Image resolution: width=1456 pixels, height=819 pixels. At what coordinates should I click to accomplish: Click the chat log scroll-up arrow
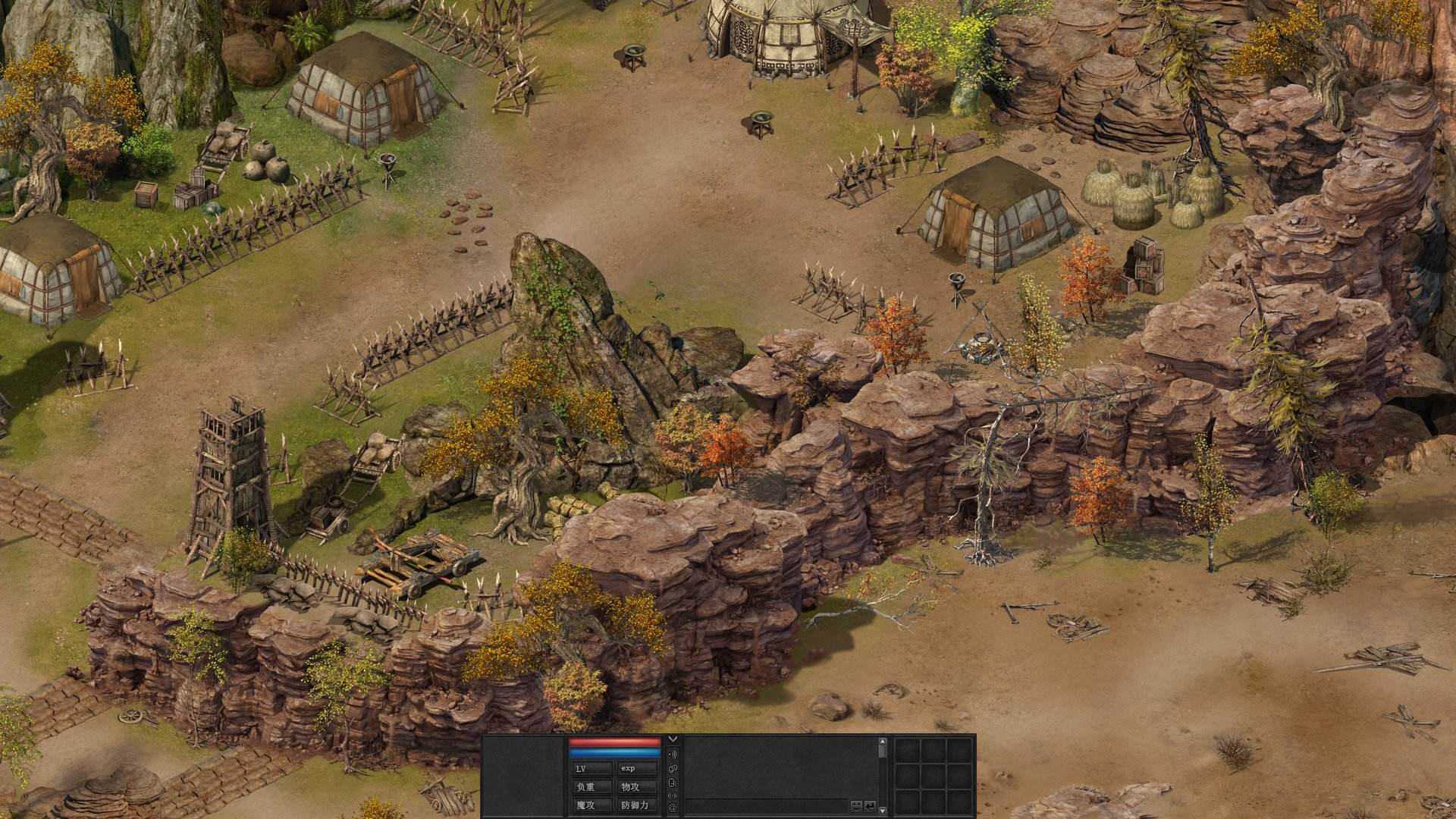coord(882,742)
